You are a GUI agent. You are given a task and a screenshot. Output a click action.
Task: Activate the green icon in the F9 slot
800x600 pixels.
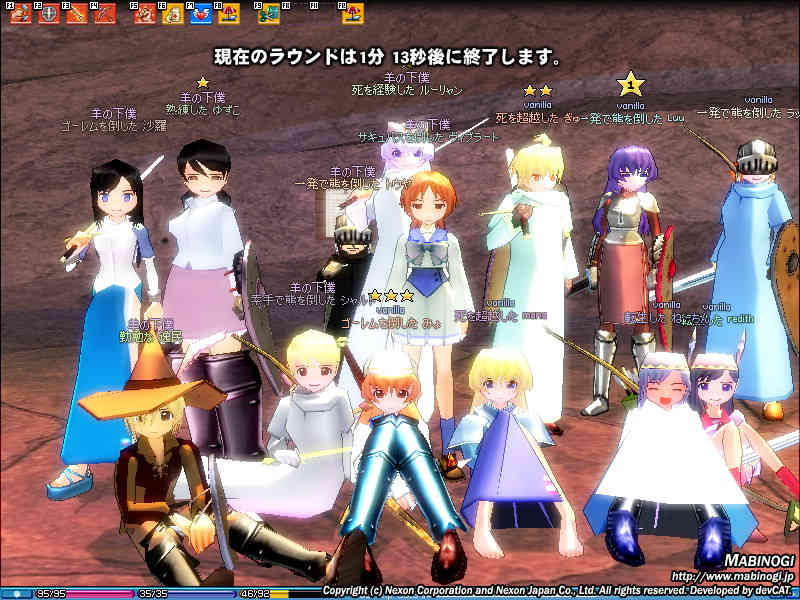(x=270, y=15)
